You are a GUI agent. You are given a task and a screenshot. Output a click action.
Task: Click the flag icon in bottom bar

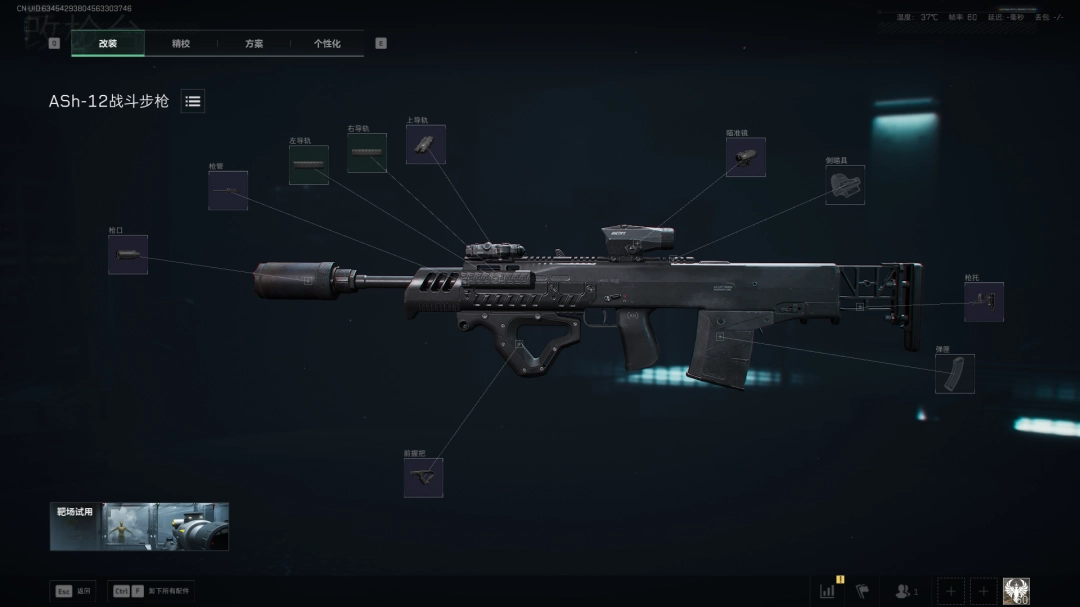[863, 591]
